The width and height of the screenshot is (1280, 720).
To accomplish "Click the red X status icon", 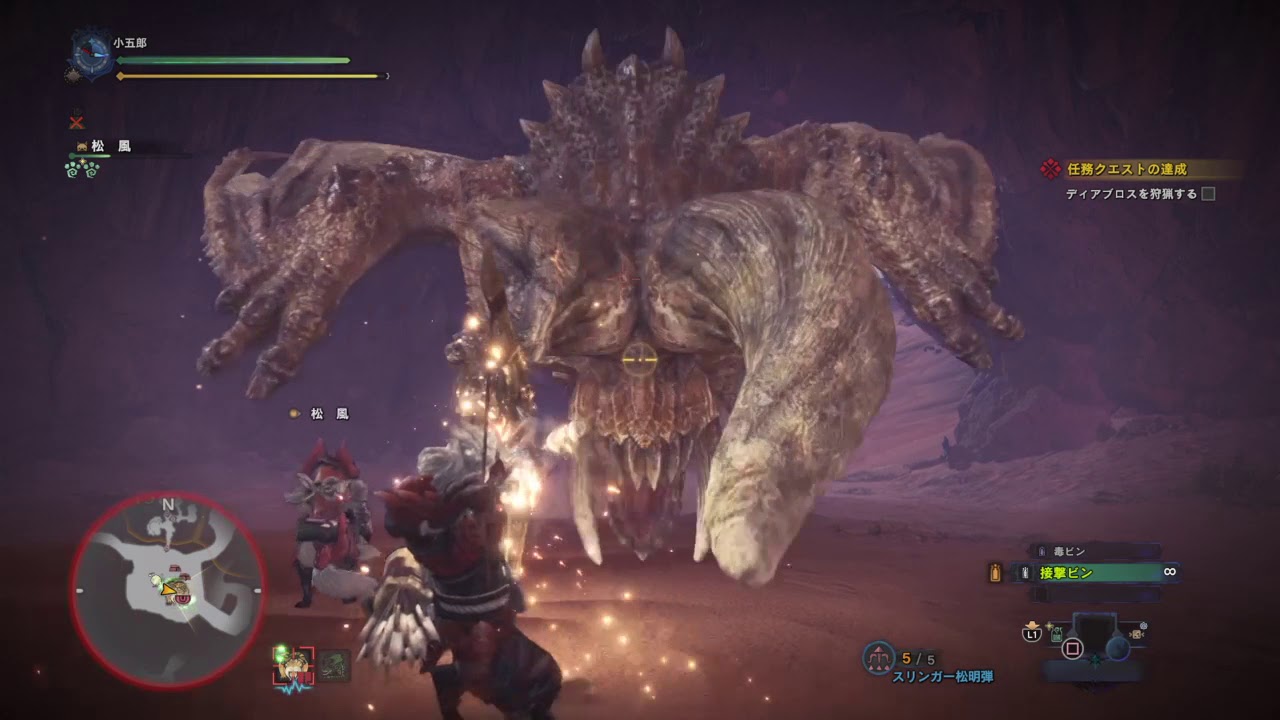I will 77,122.
